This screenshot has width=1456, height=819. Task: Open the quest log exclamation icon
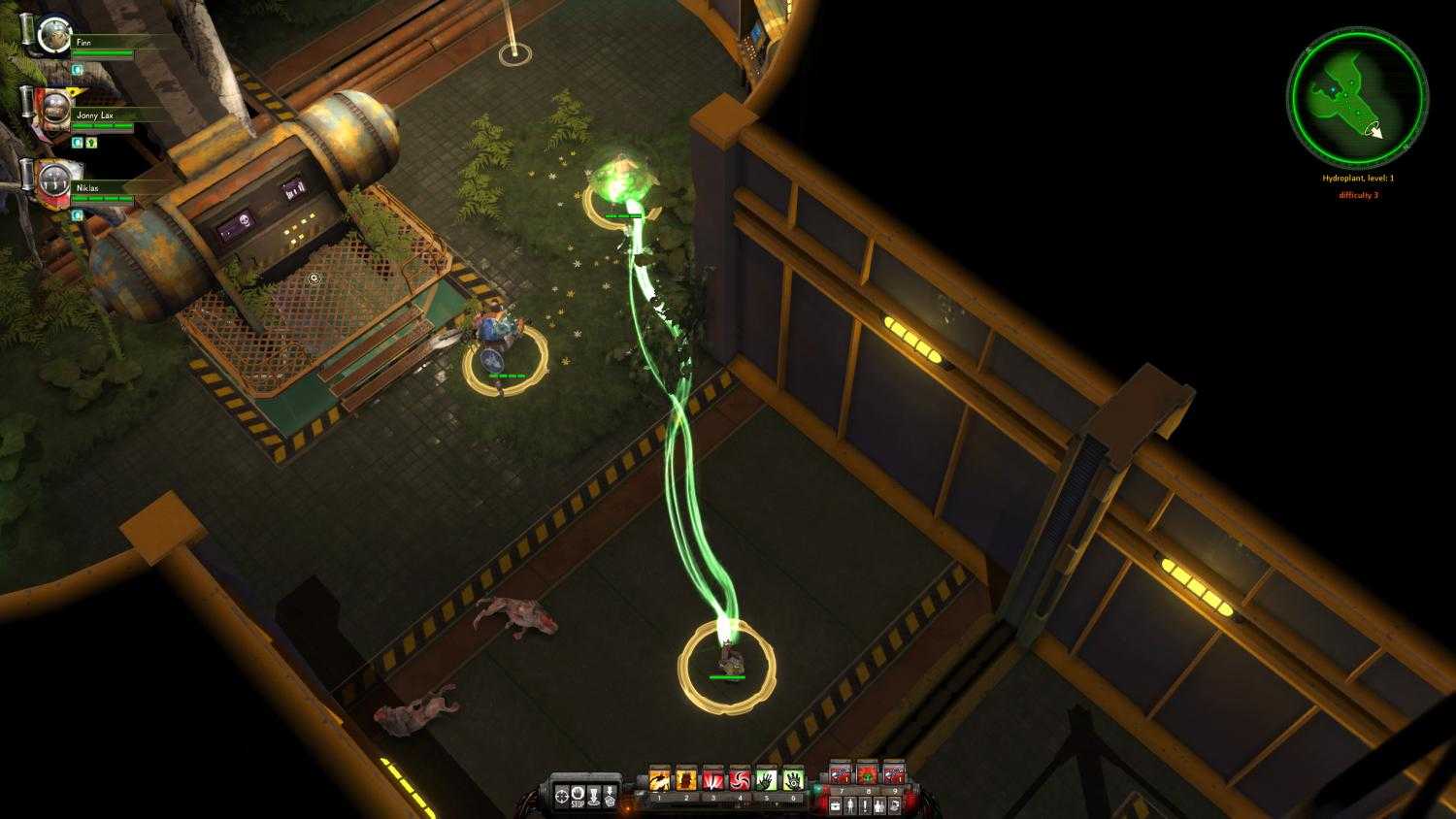865,804
